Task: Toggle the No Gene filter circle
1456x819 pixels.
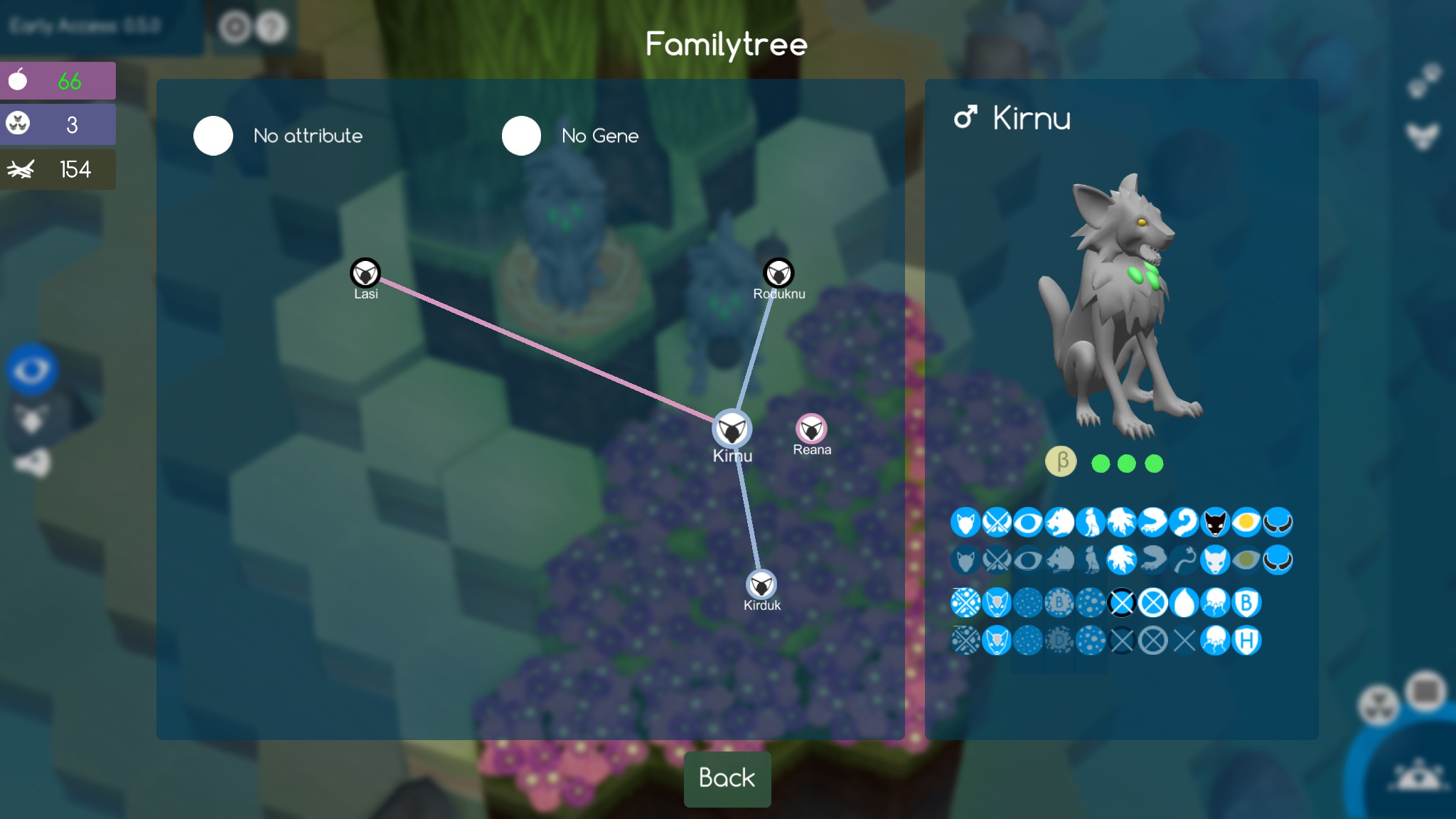Action: (521, 135)
